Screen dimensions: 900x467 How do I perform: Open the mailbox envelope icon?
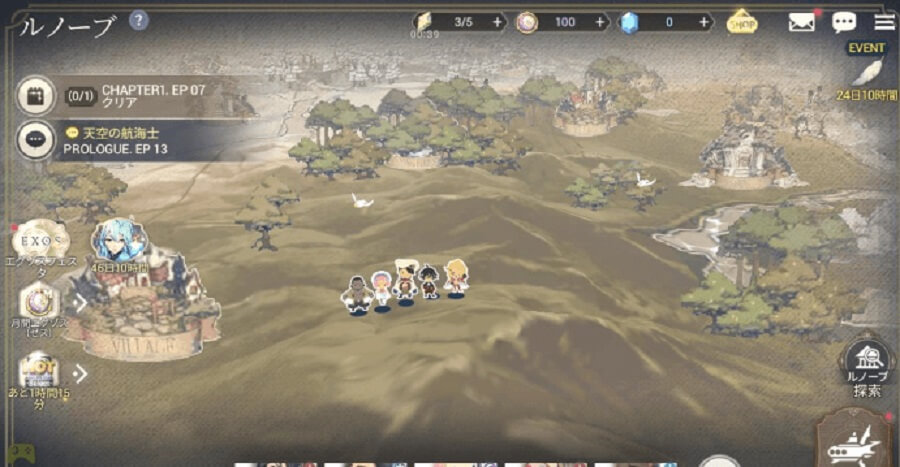point(801,22)
